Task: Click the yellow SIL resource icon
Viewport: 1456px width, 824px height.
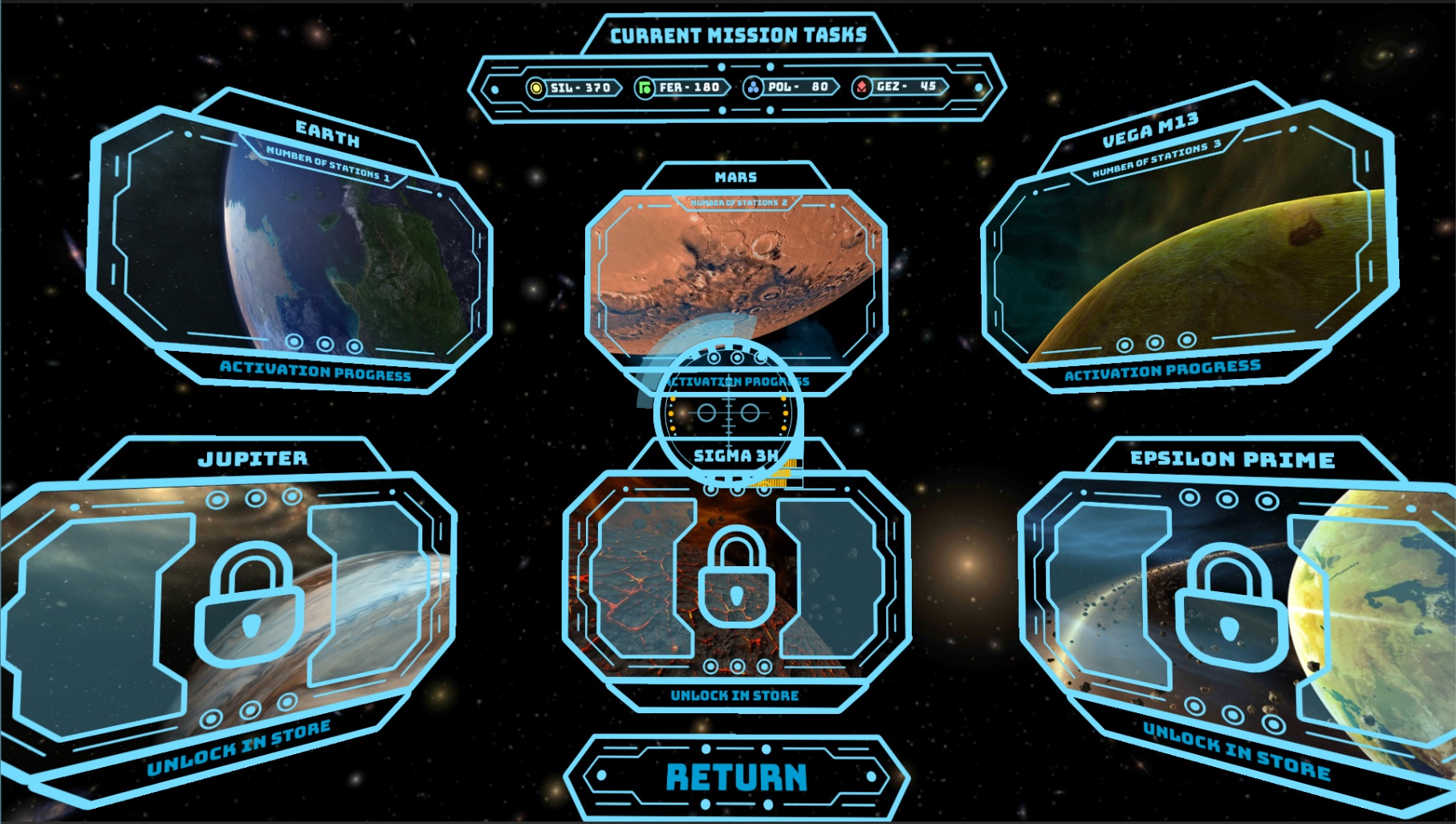Action: pos(535,88)
